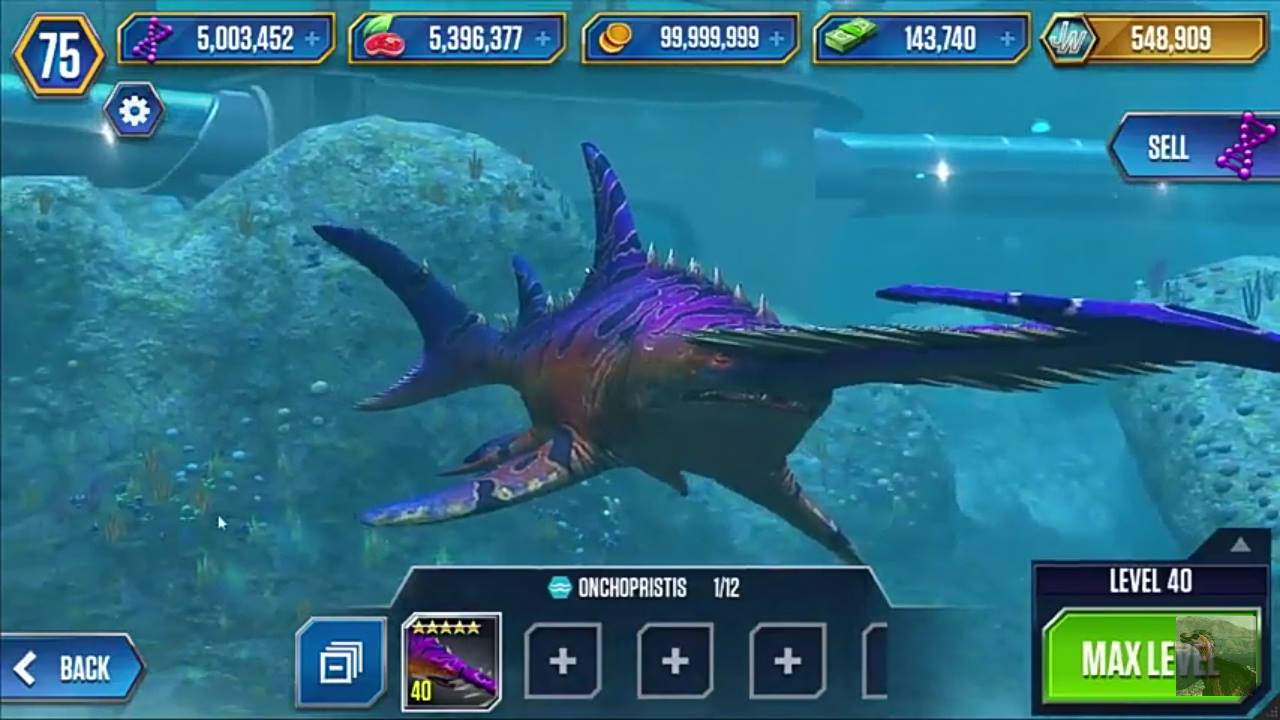This screenshot has height=720, width=1280.
Task: Add more food using the plus
Action: point(543,39)
